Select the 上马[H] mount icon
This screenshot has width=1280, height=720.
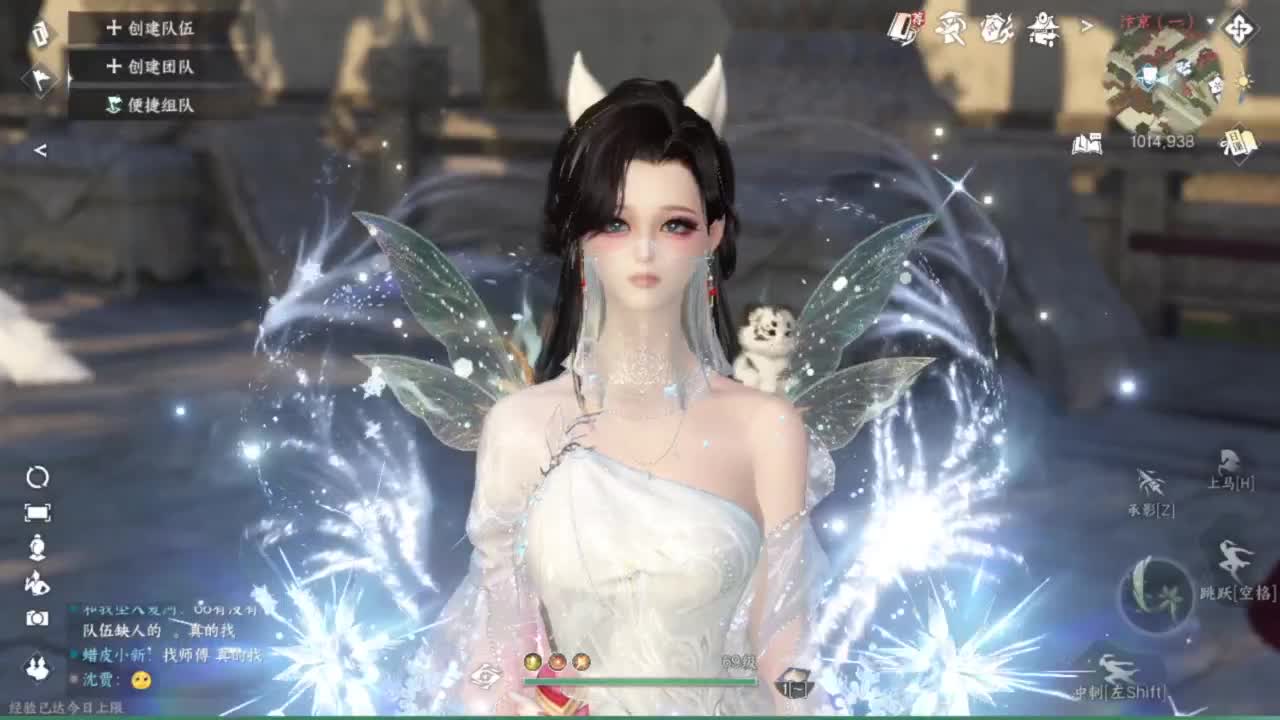click(1230, 461)
